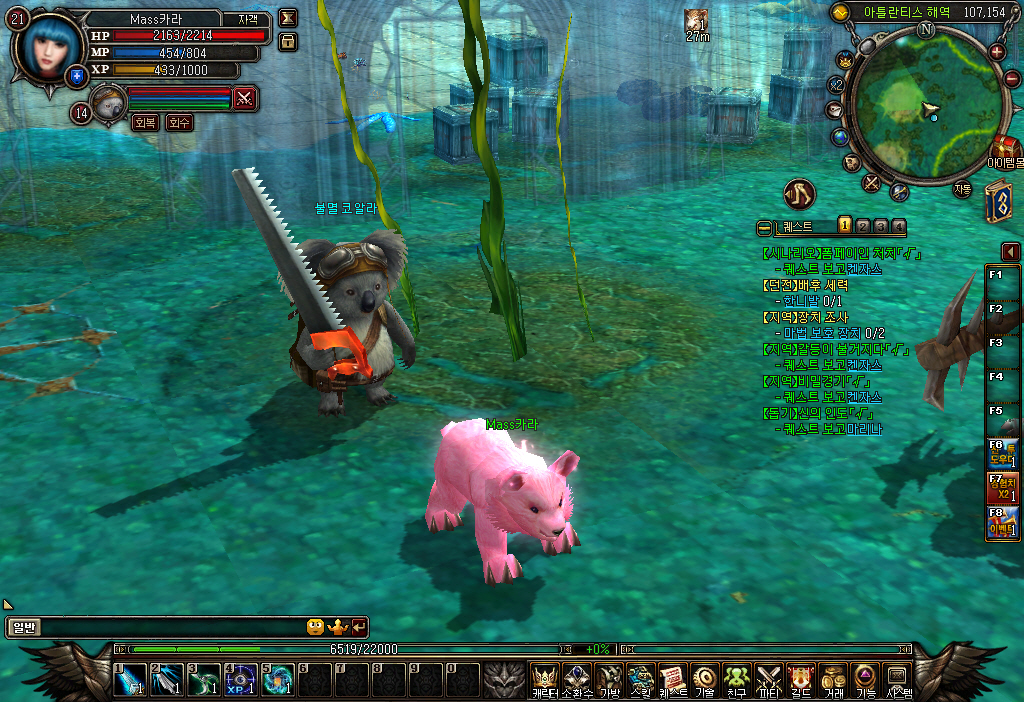Click the minimap zoom-in plus button
Image resolution: width=1024 pixels, height=702 pixels.
[997, 51]
